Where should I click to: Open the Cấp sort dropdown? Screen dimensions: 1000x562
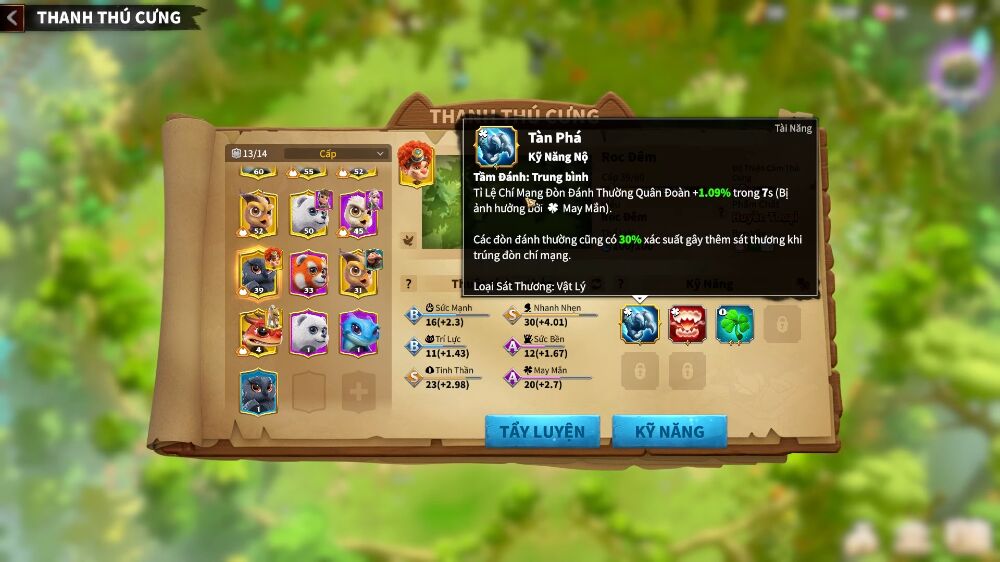[x=337, y=153]
